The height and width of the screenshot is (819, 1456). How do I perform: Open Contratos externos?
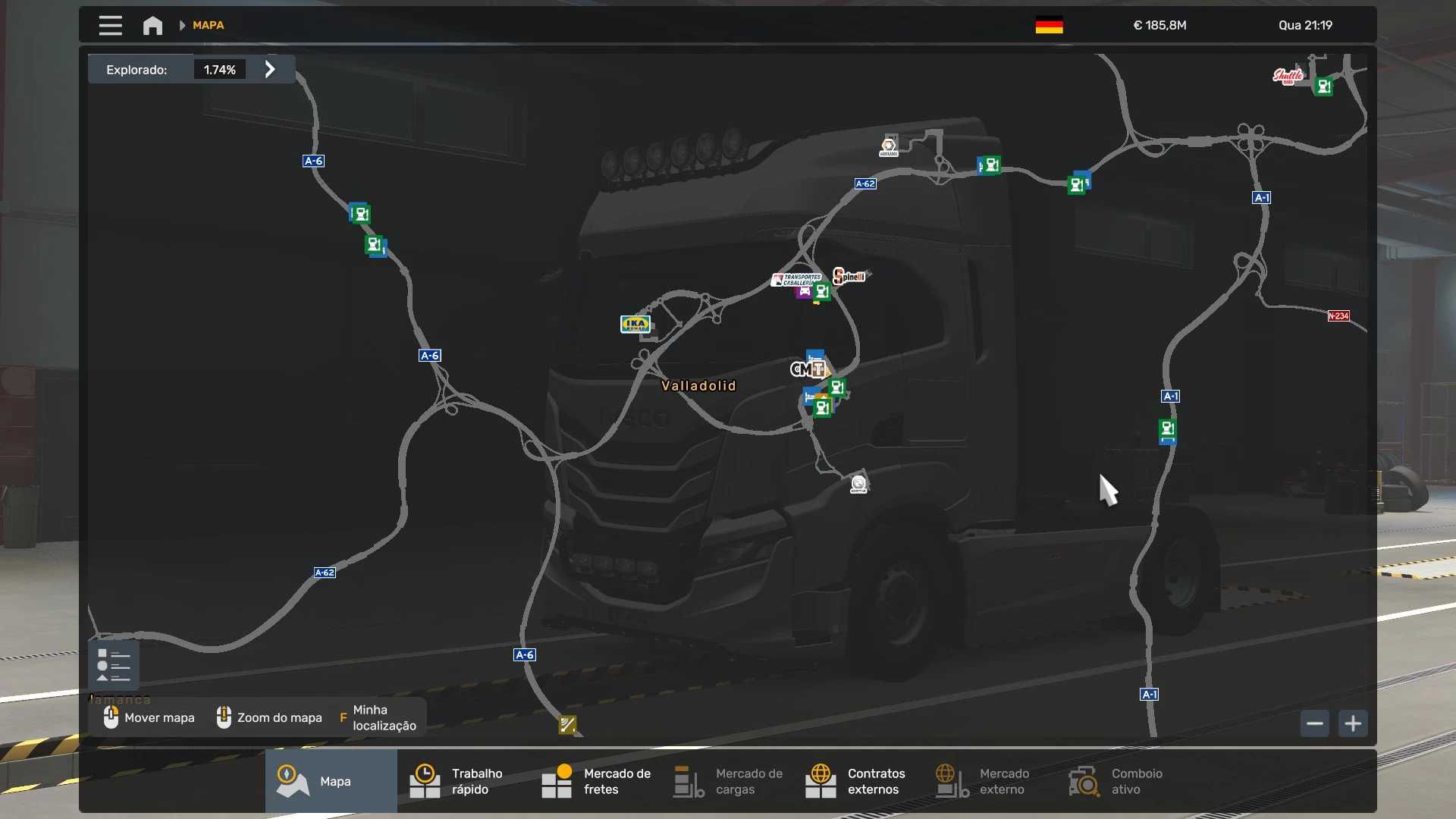858,781
